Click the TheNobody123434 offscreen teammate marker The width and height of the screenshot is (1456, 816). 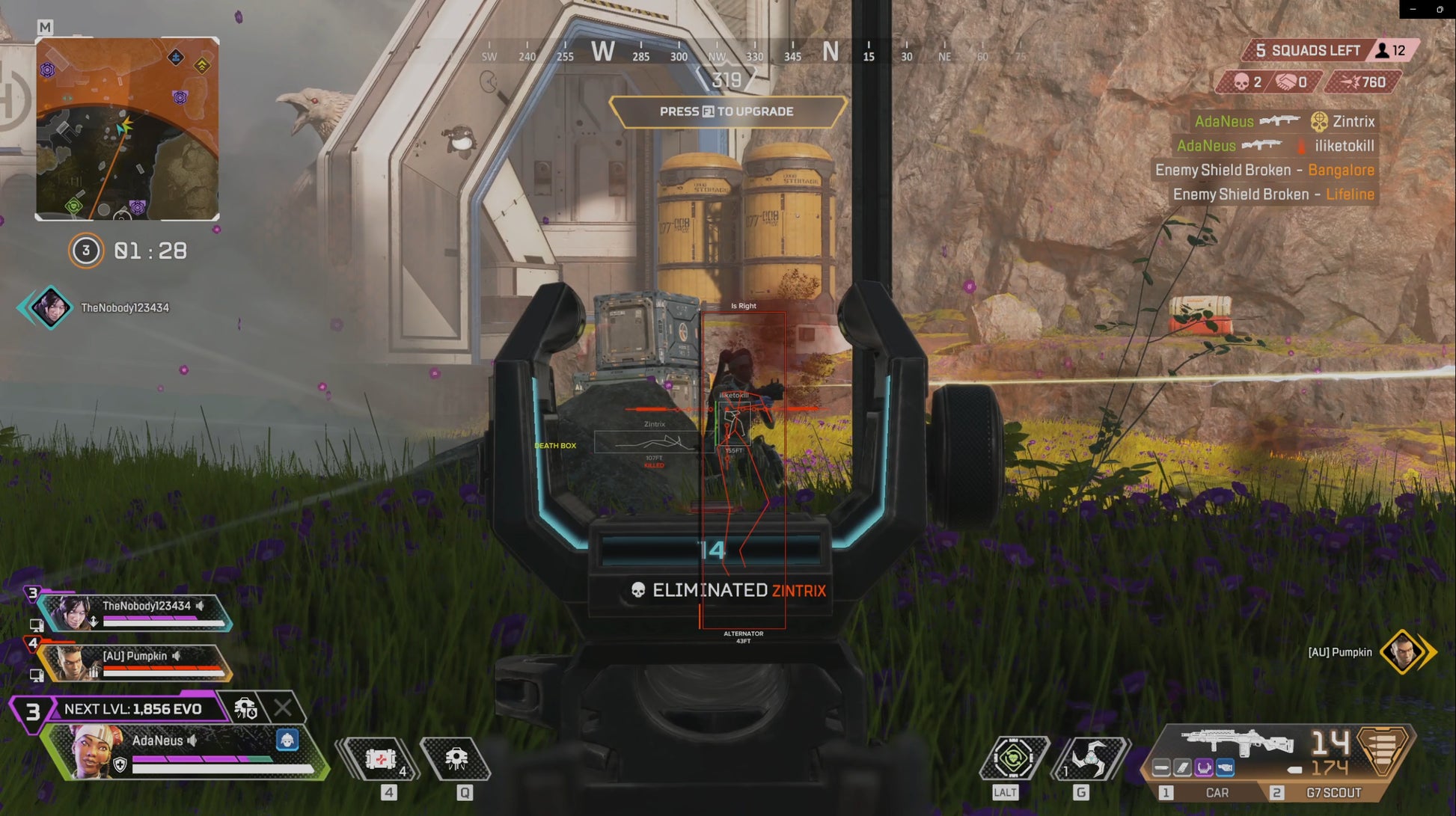50,307
